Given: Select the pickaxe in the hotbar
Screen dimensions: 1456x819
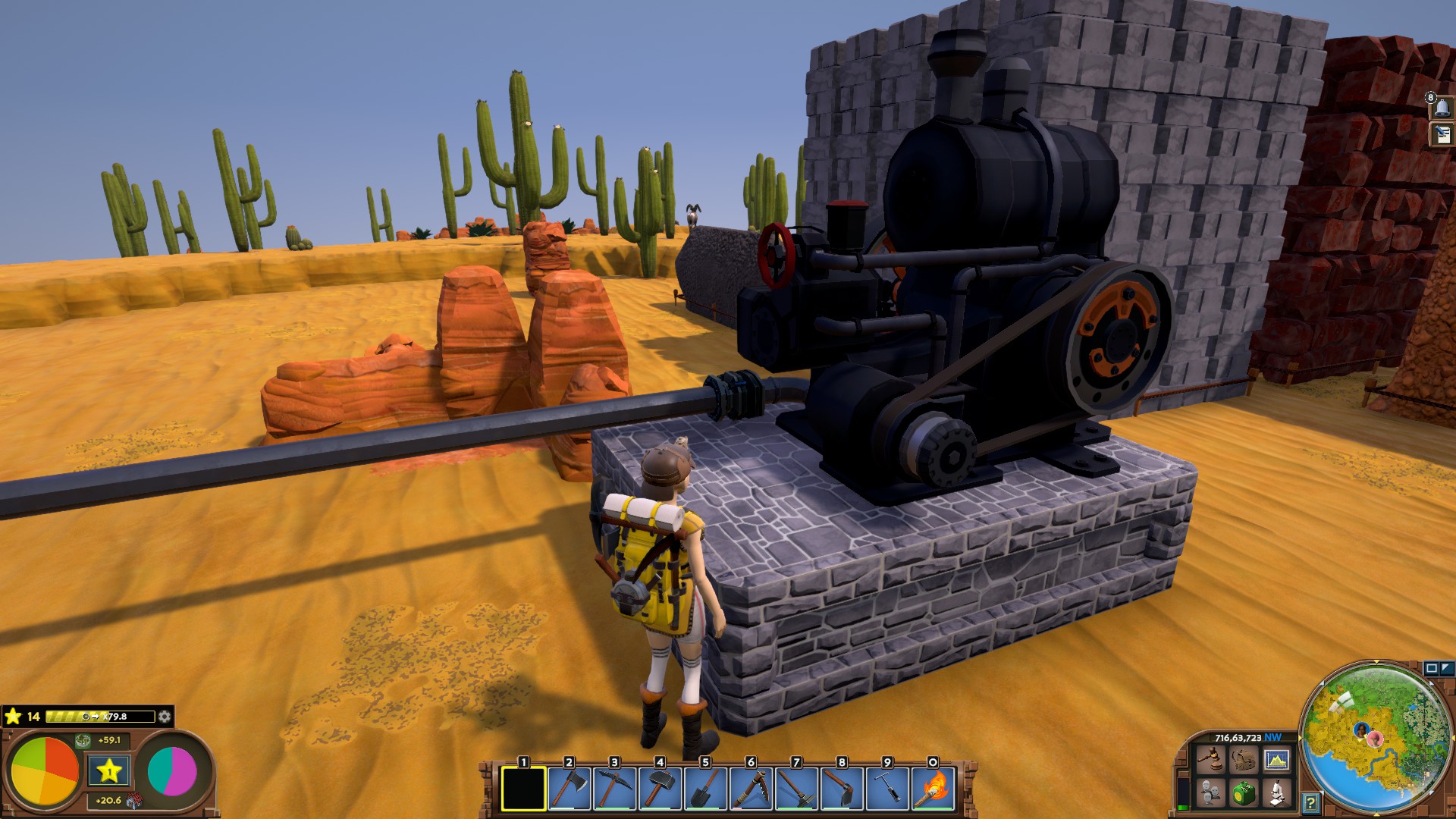Looking at the screenshot, I should click(x=614, y=789).
